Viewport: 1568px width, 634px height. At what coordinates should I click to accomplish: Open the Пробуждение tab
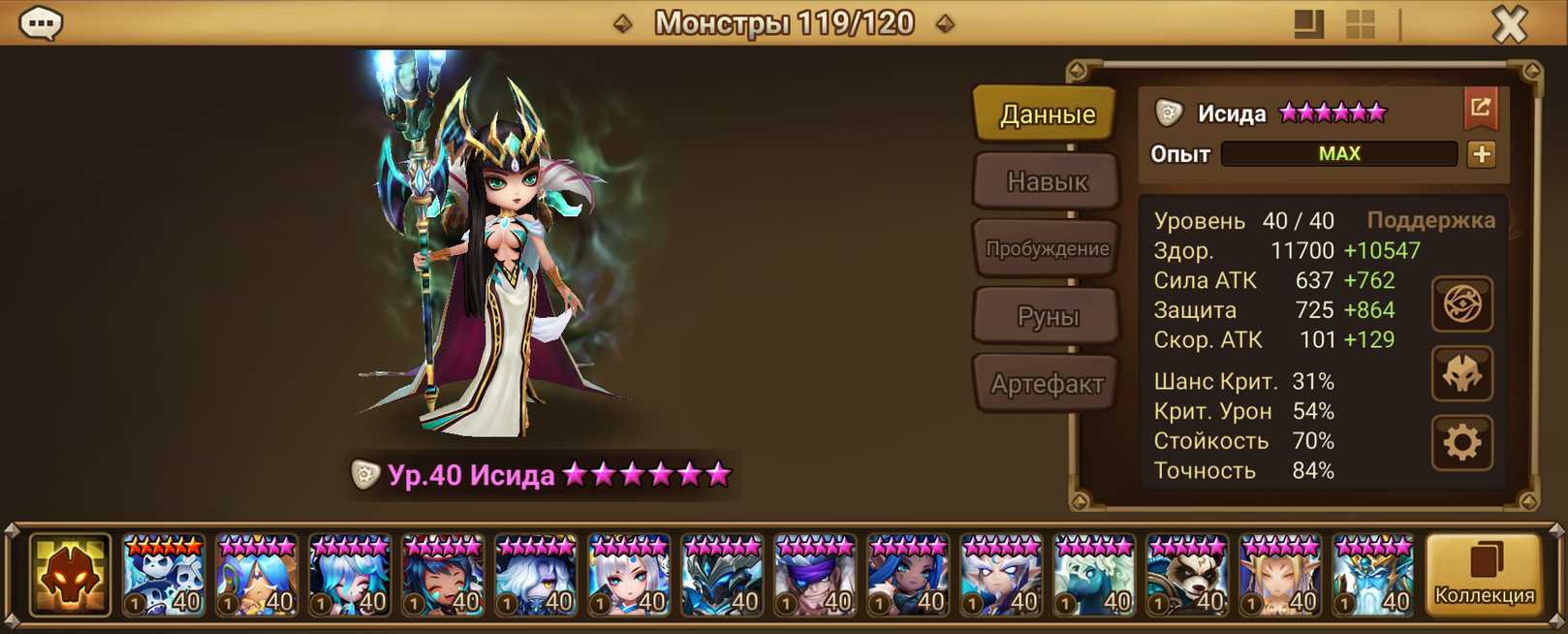(x=1047, y=249)
